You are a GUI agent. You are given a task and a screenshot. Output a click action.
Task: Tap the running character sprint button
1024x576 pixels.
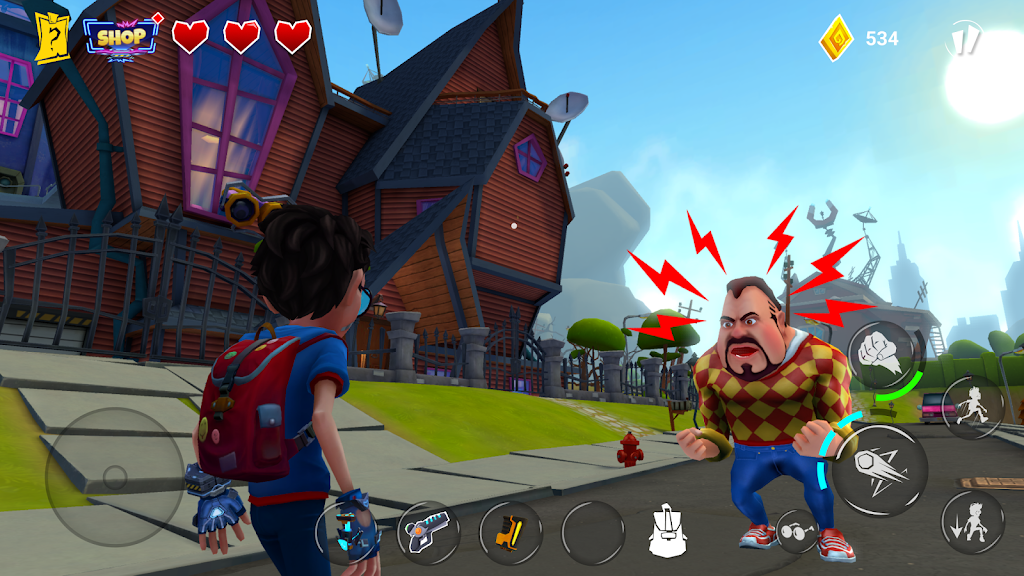click(x=972, y=406)
